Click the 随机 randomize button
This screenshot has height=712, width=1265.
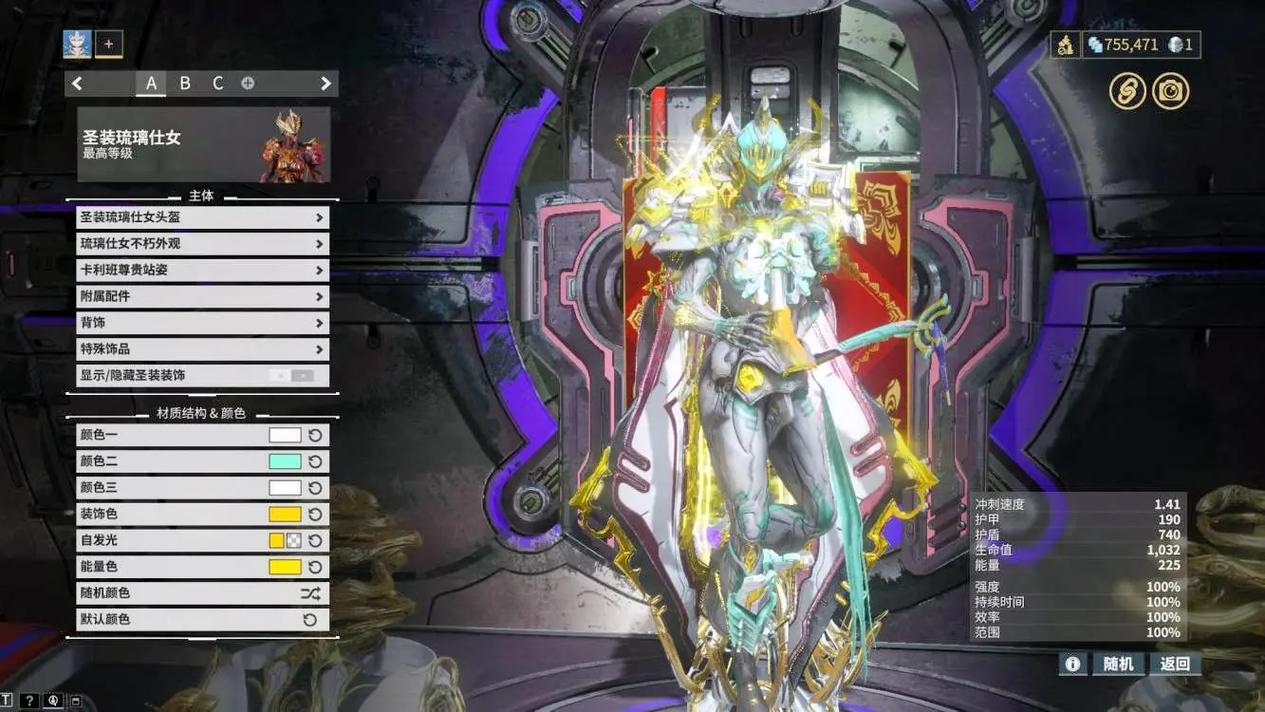coord(1118,664)
